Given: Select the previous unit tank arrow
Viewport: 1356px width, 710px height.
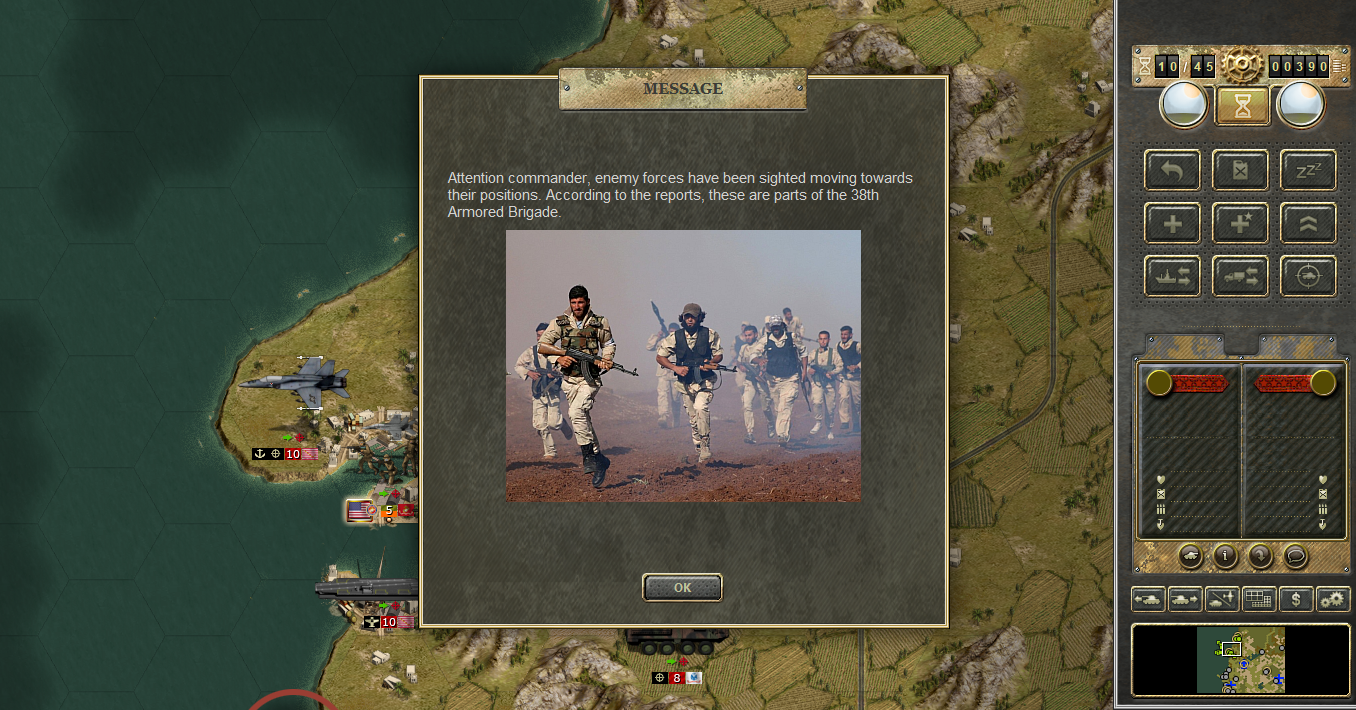Looking at the screenshot, I should pyautogui.click(x=1148, y=599).
